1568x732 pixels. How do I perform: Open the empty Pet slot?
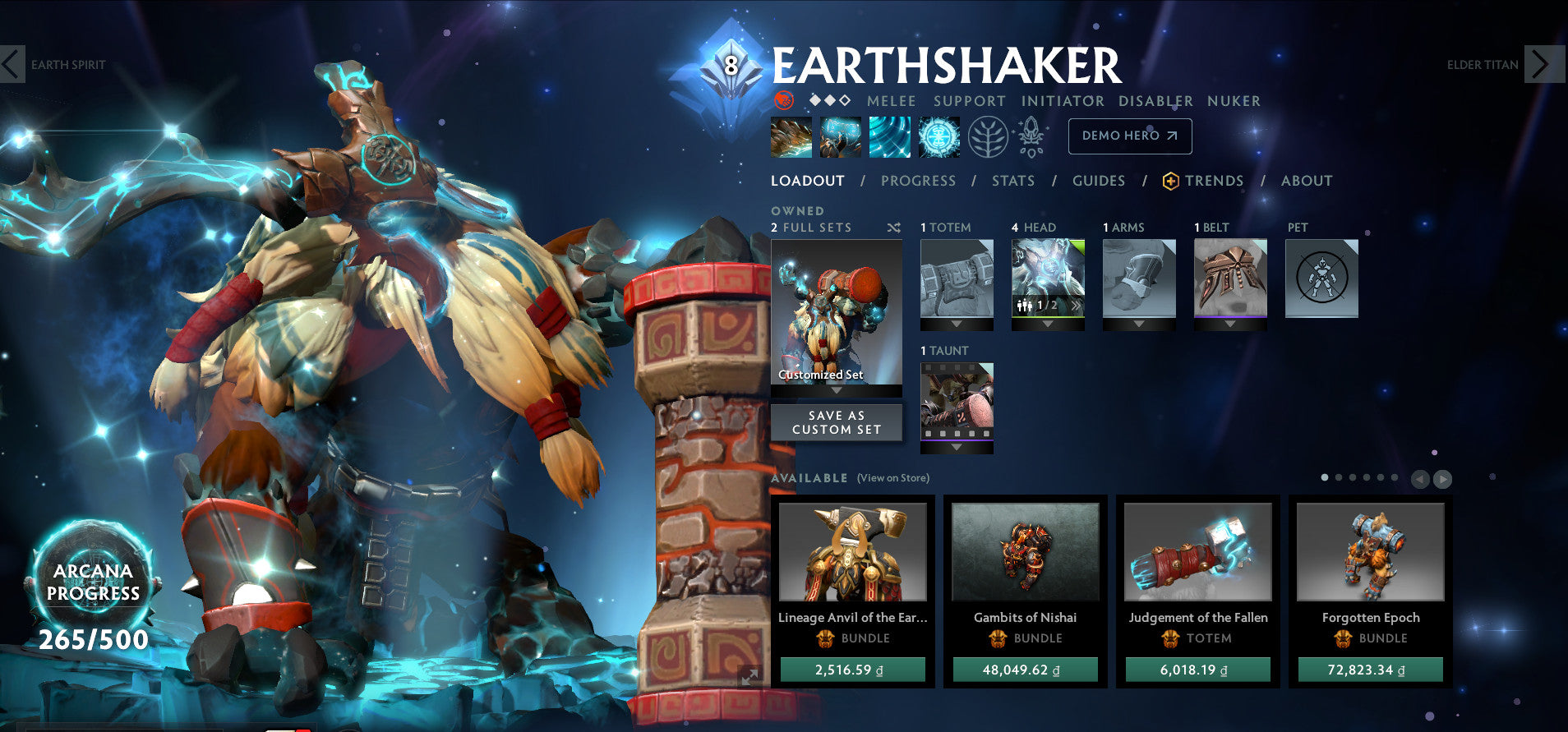pyautogui.click(x=1321, y=279)
